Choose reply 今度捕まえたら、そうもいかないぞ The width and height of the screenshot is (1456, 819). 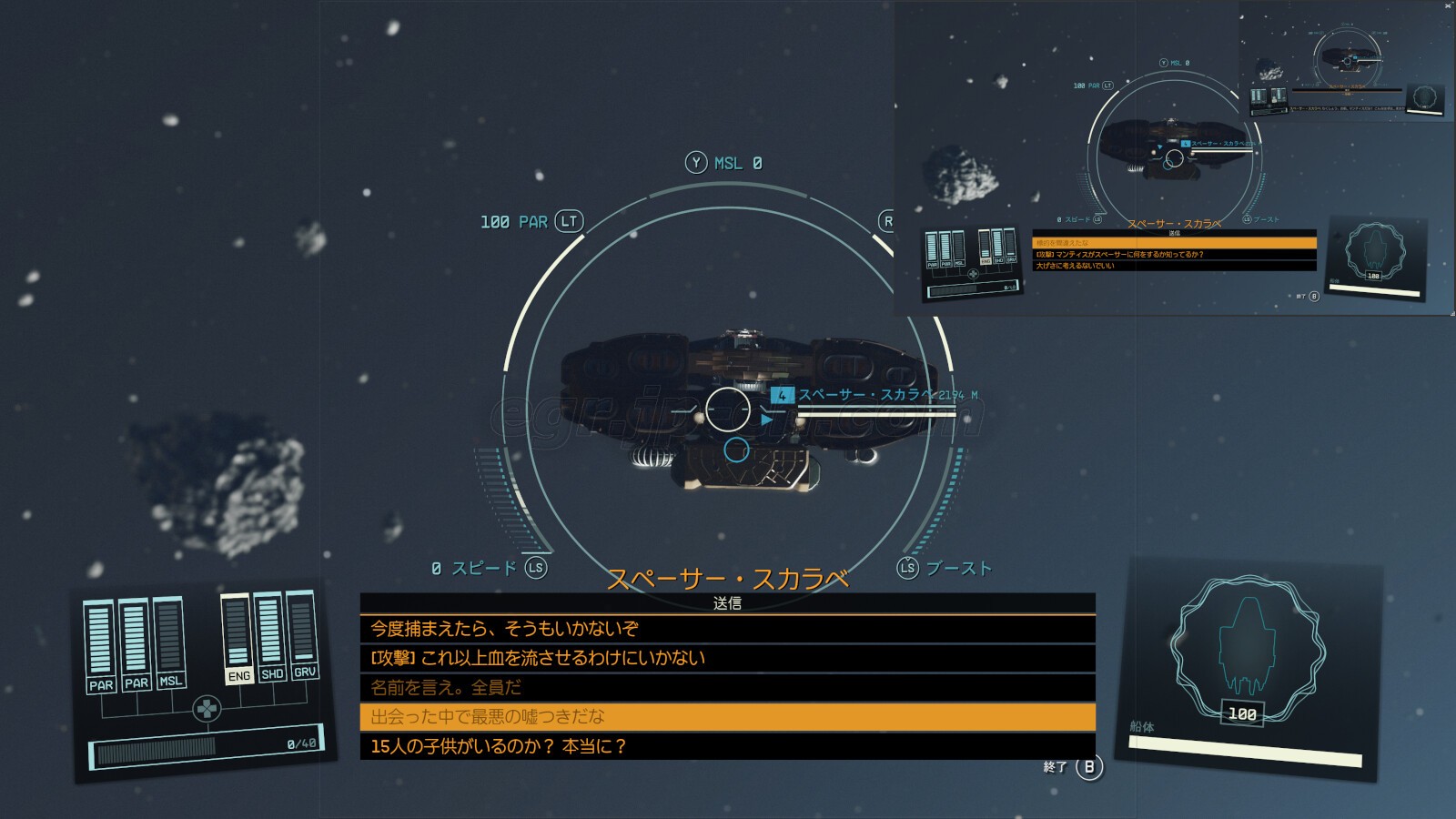pos(726,629)
